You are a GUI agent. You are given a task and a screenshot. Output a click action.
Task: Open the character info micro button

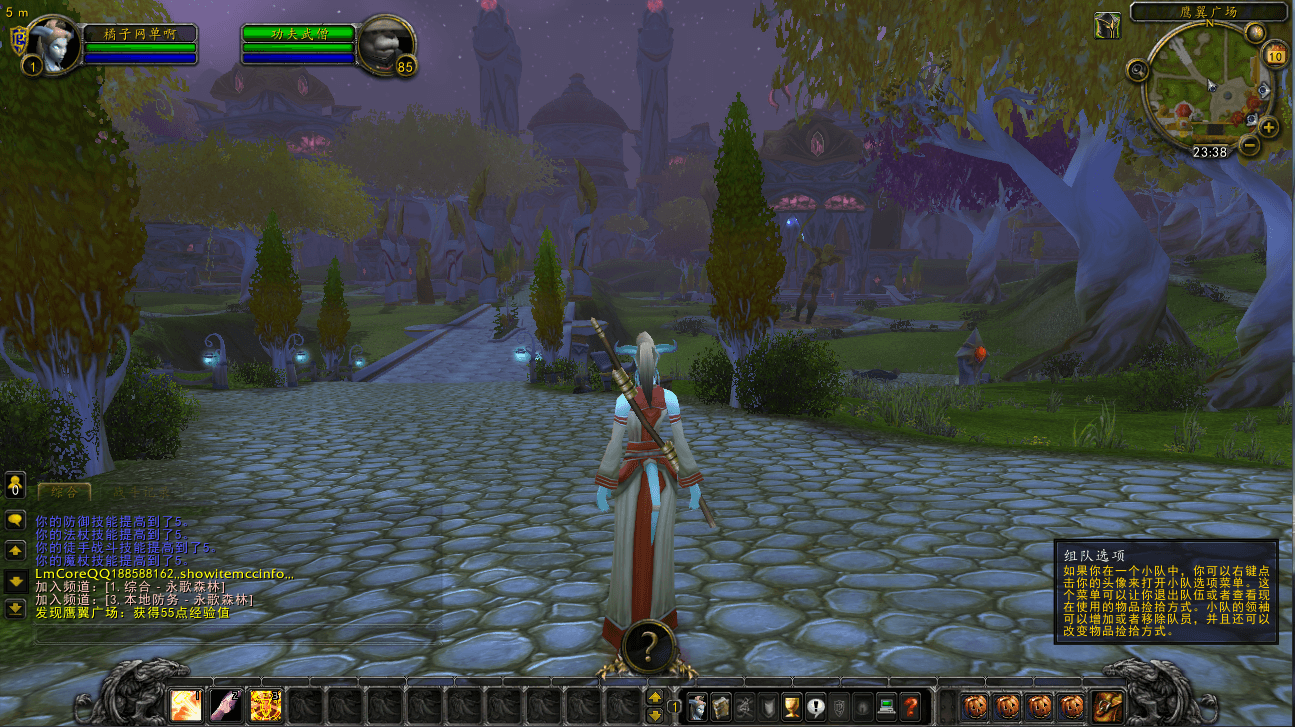tap(697, 705)
